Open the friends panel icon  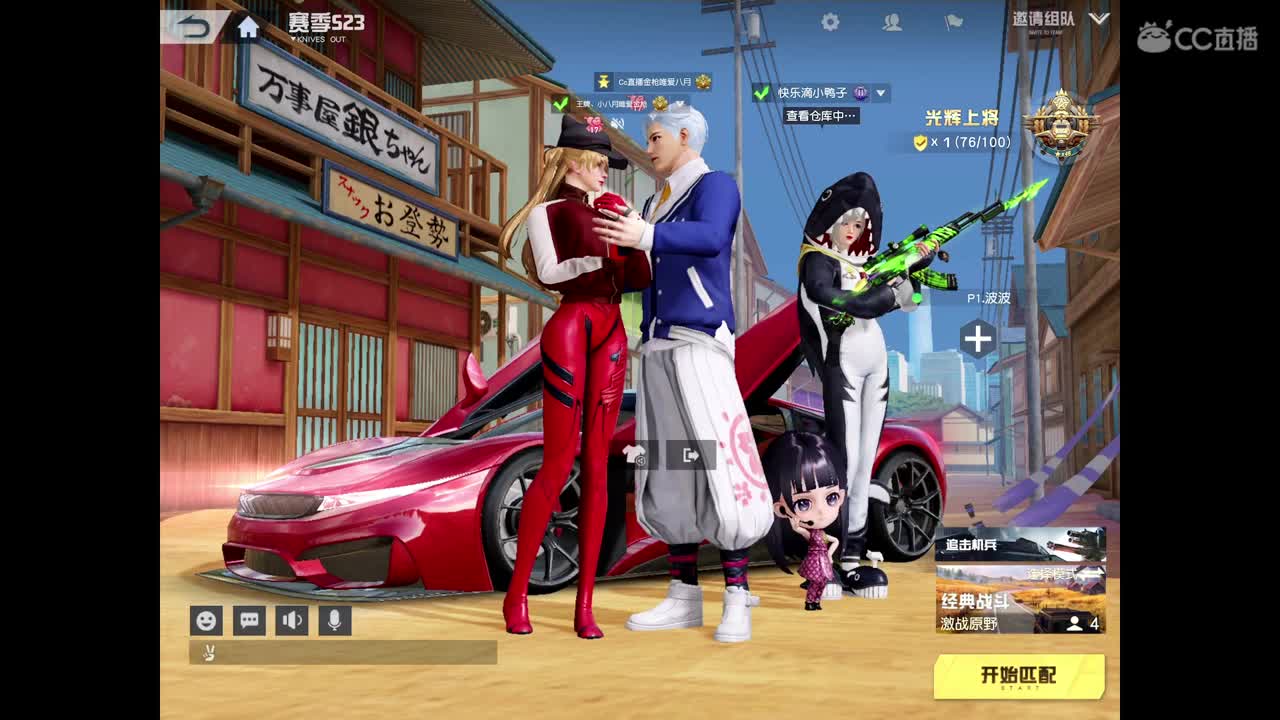tap(890, 22)
